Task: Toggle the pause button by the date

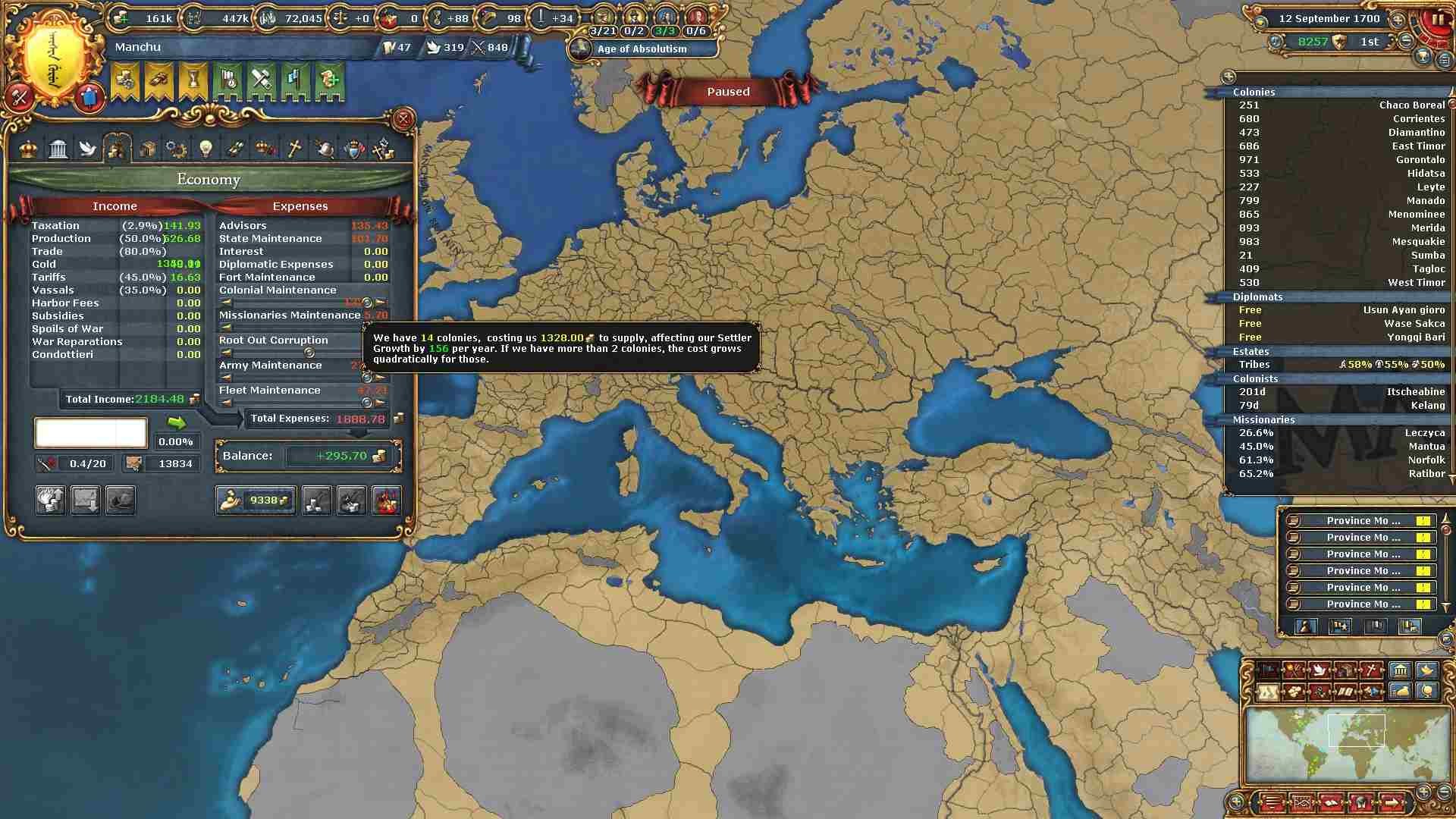Action: pos(1437,20)
